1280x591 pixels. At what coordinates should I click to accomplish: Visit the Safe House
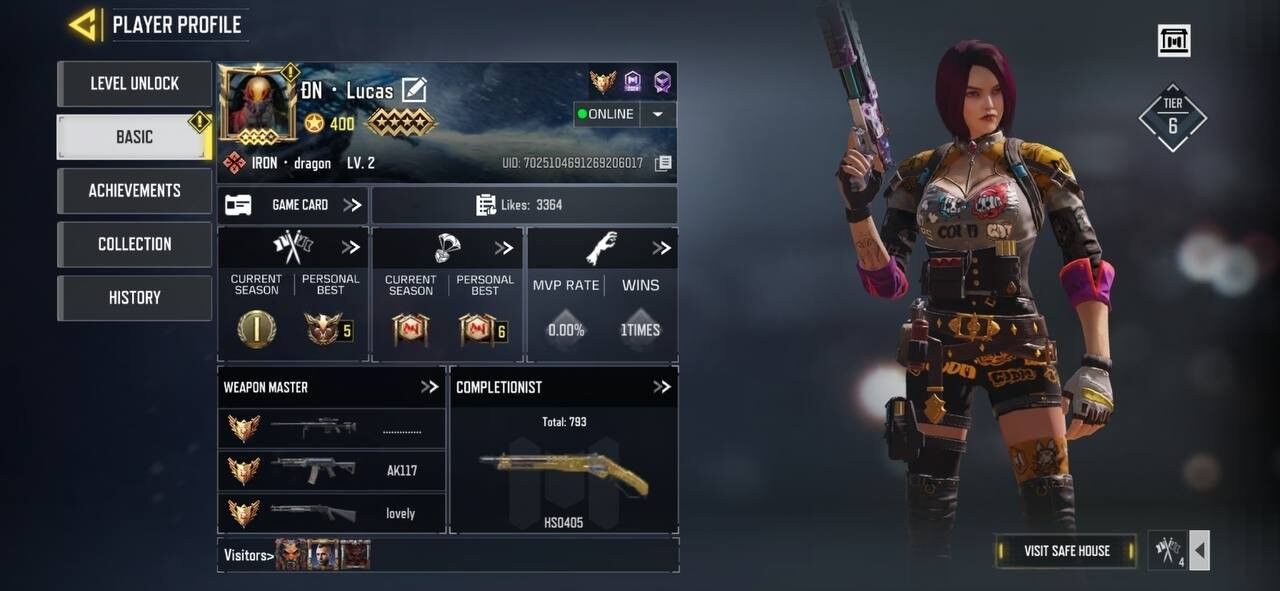click(1066, 551)
